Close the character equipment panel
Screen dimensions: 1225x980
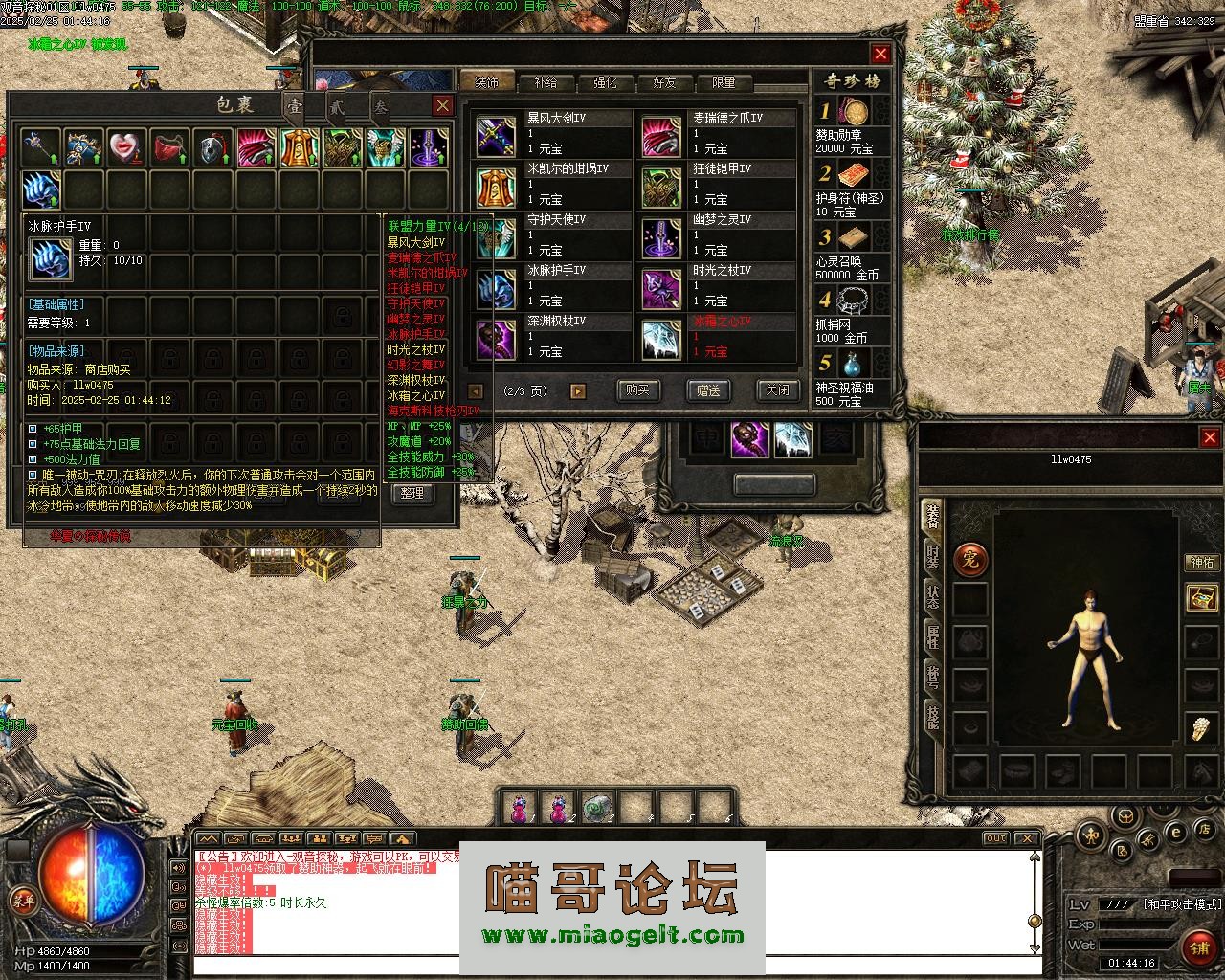click(x=1209, y=437)
